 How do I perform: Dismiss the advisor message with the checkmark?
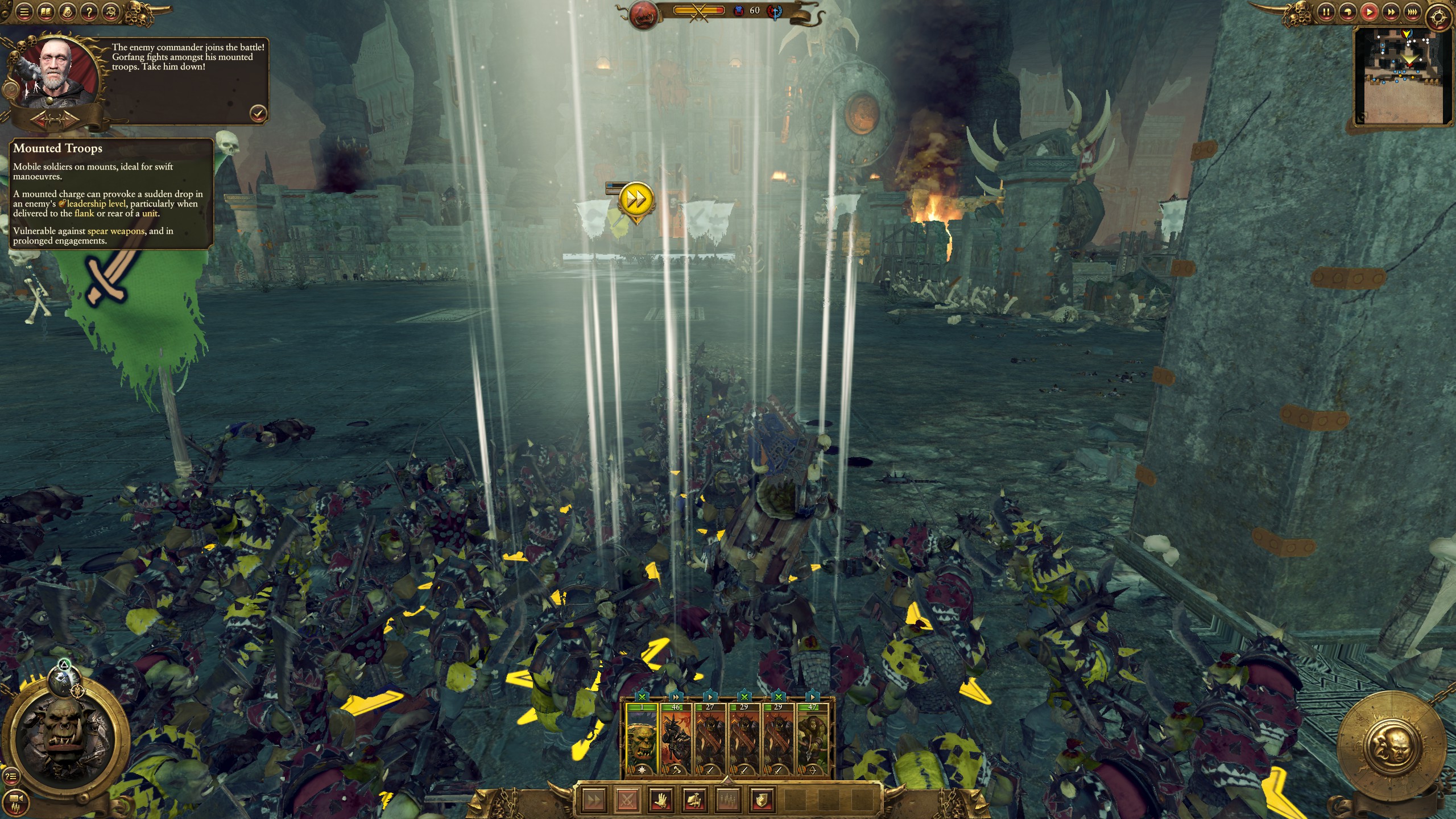tap(258, 113)
